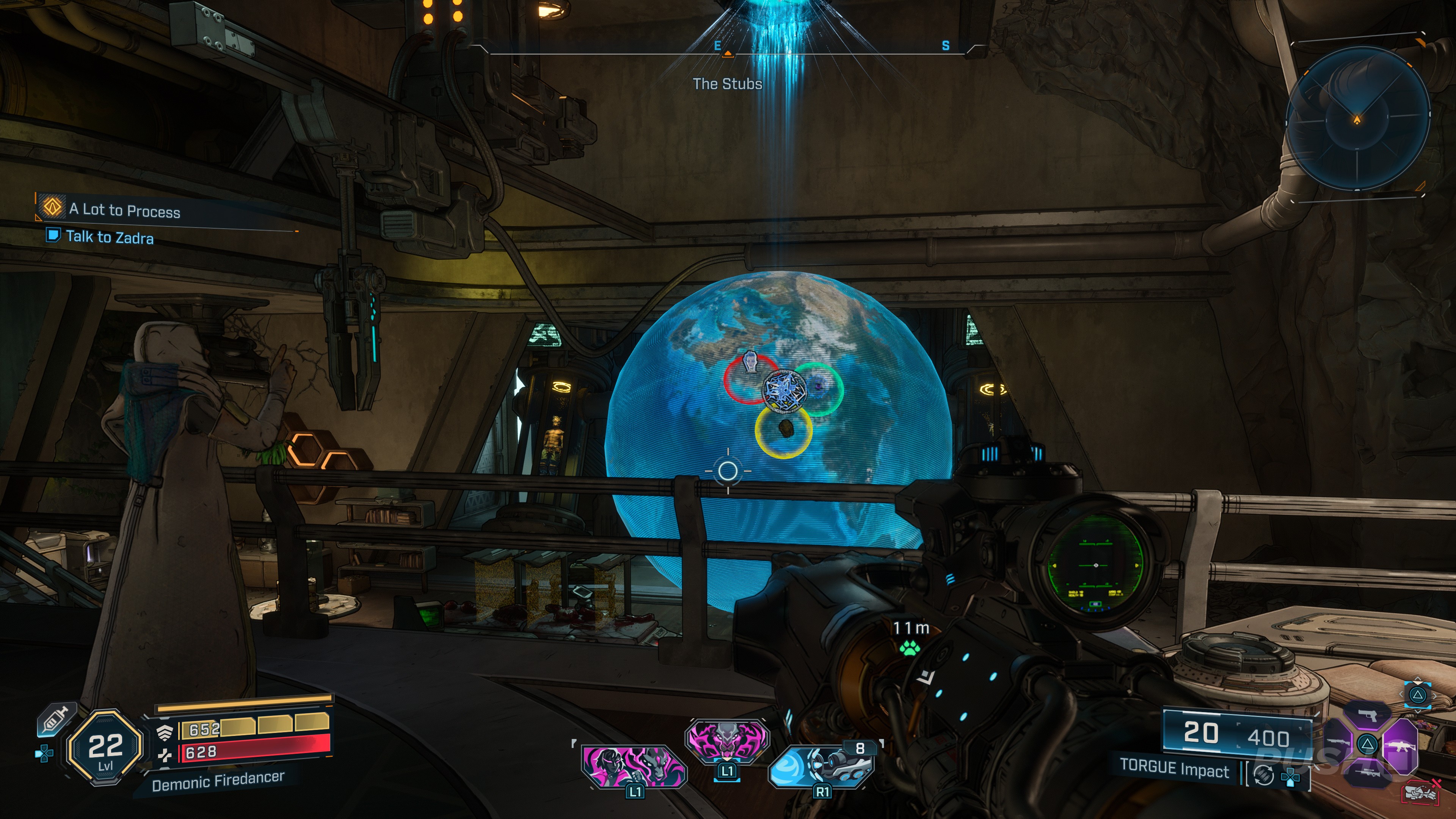
Task: Click the green paw print waypoint marker
Action: coord(910,648)
